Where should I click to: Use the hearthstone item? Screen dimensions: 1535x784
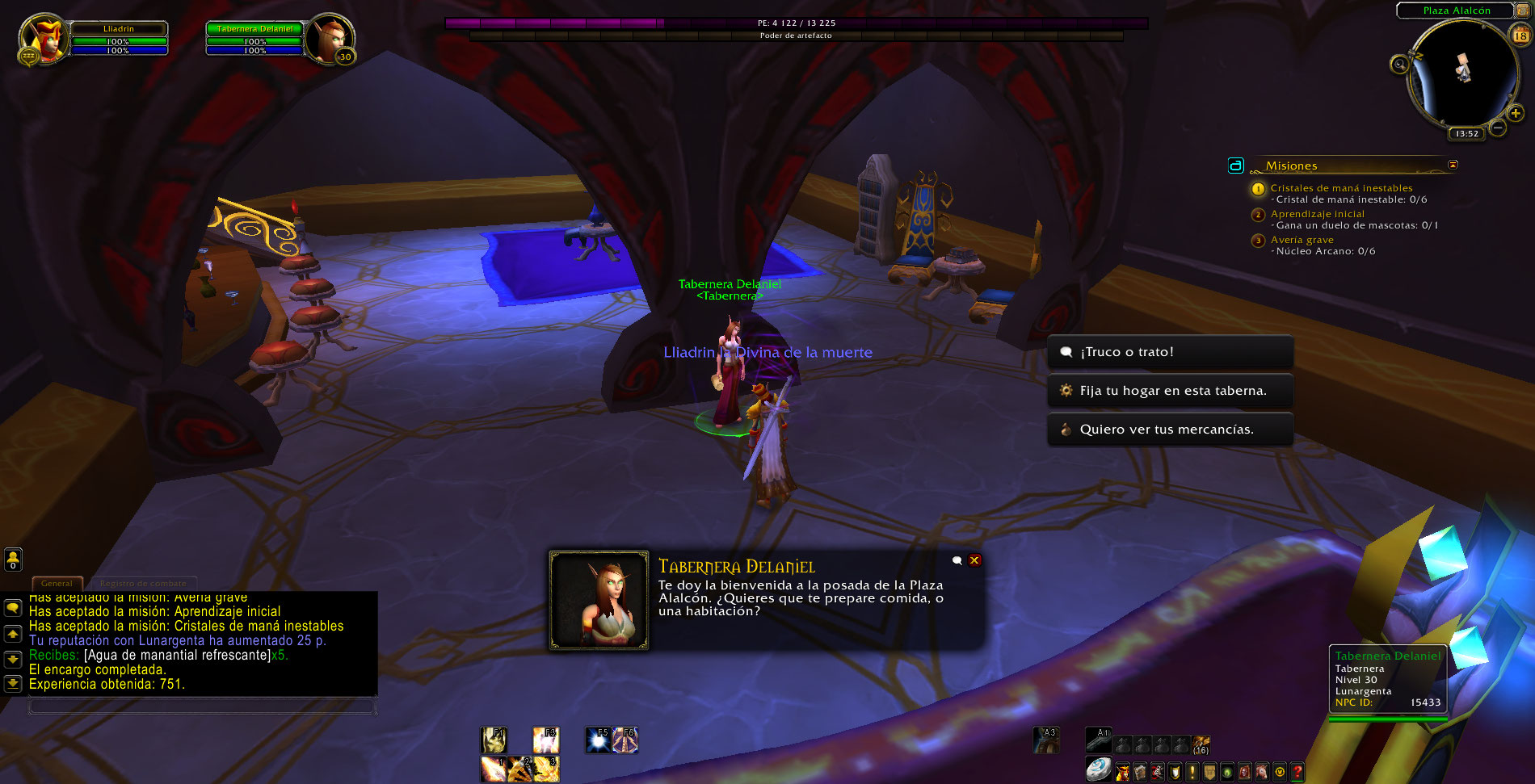click(x=1098, y=769)
